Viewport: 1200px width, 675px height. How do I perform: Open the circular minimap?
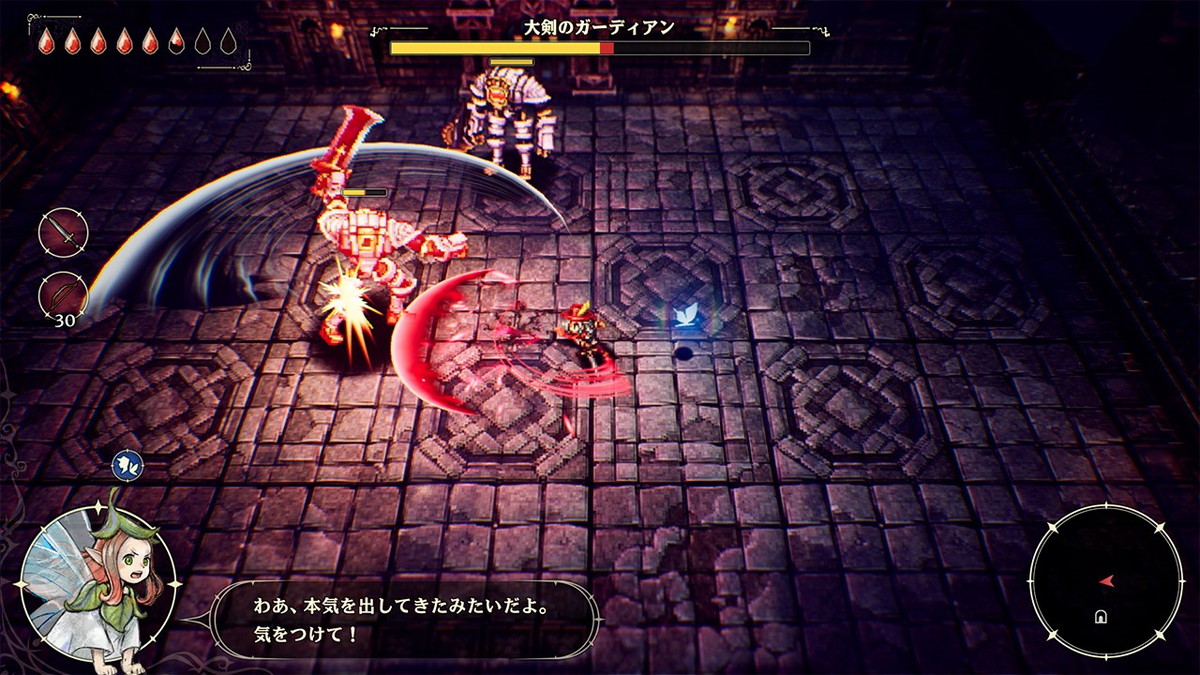click(x=1105, y=581)
